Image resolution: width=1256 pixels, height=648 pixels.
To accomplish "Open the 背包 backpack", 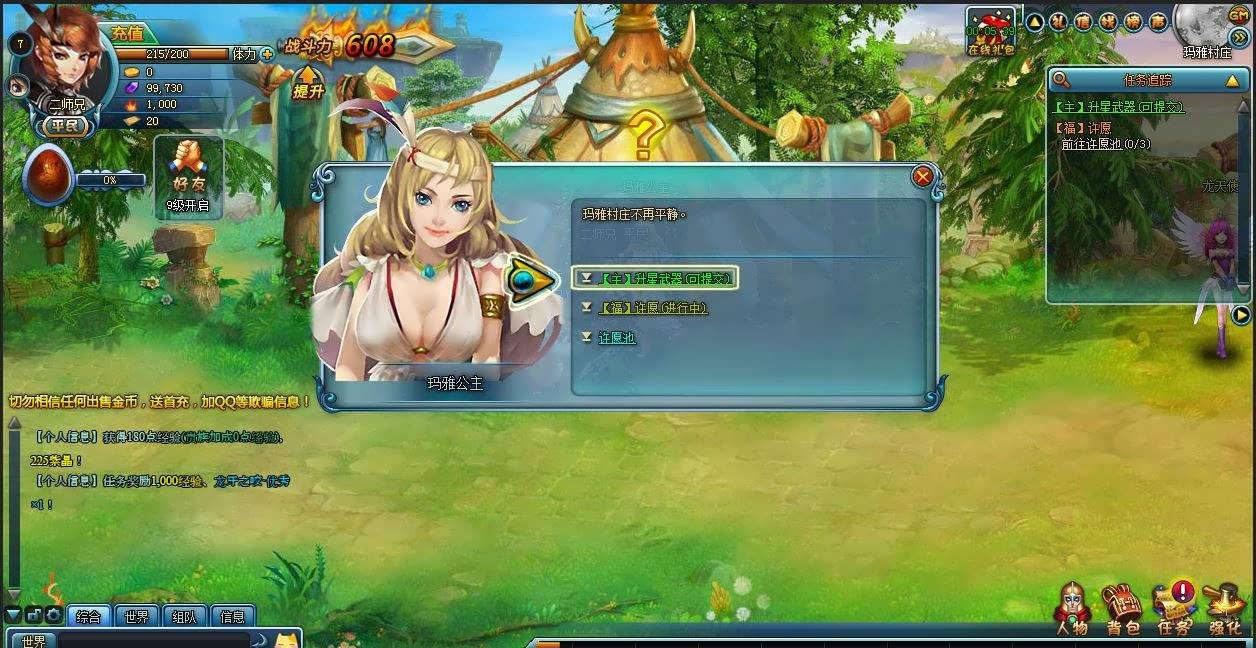I will [1122, 608].
